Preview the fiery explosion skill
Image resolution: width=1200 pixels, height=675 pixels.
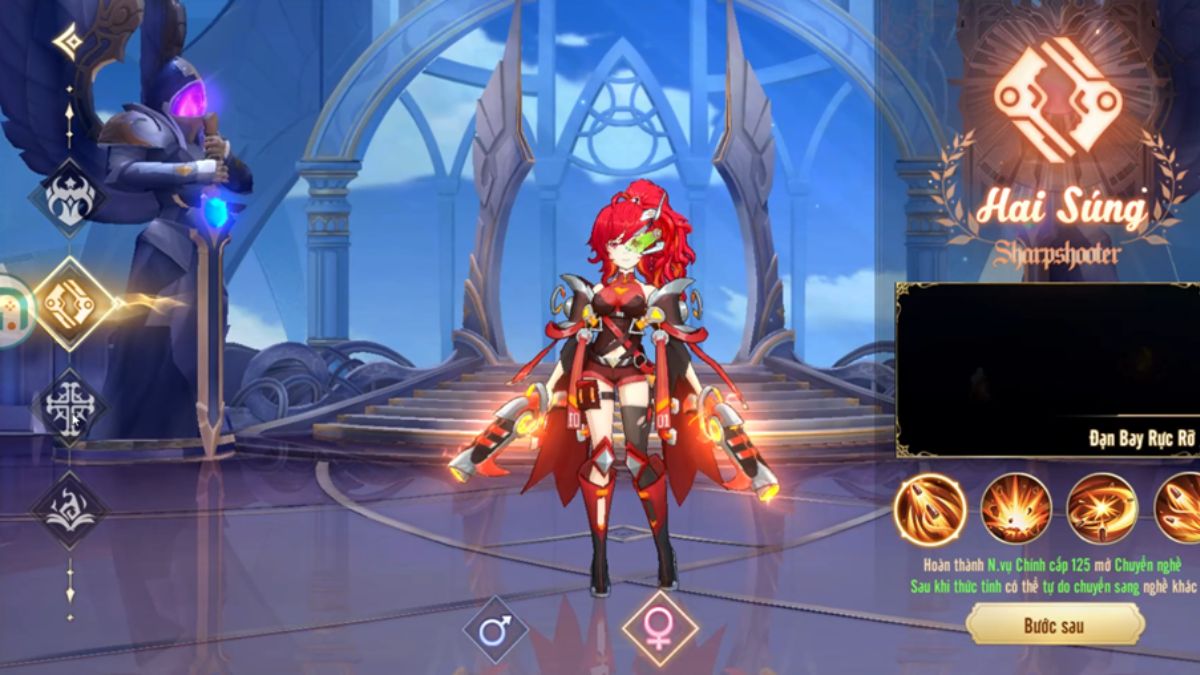1016,508
